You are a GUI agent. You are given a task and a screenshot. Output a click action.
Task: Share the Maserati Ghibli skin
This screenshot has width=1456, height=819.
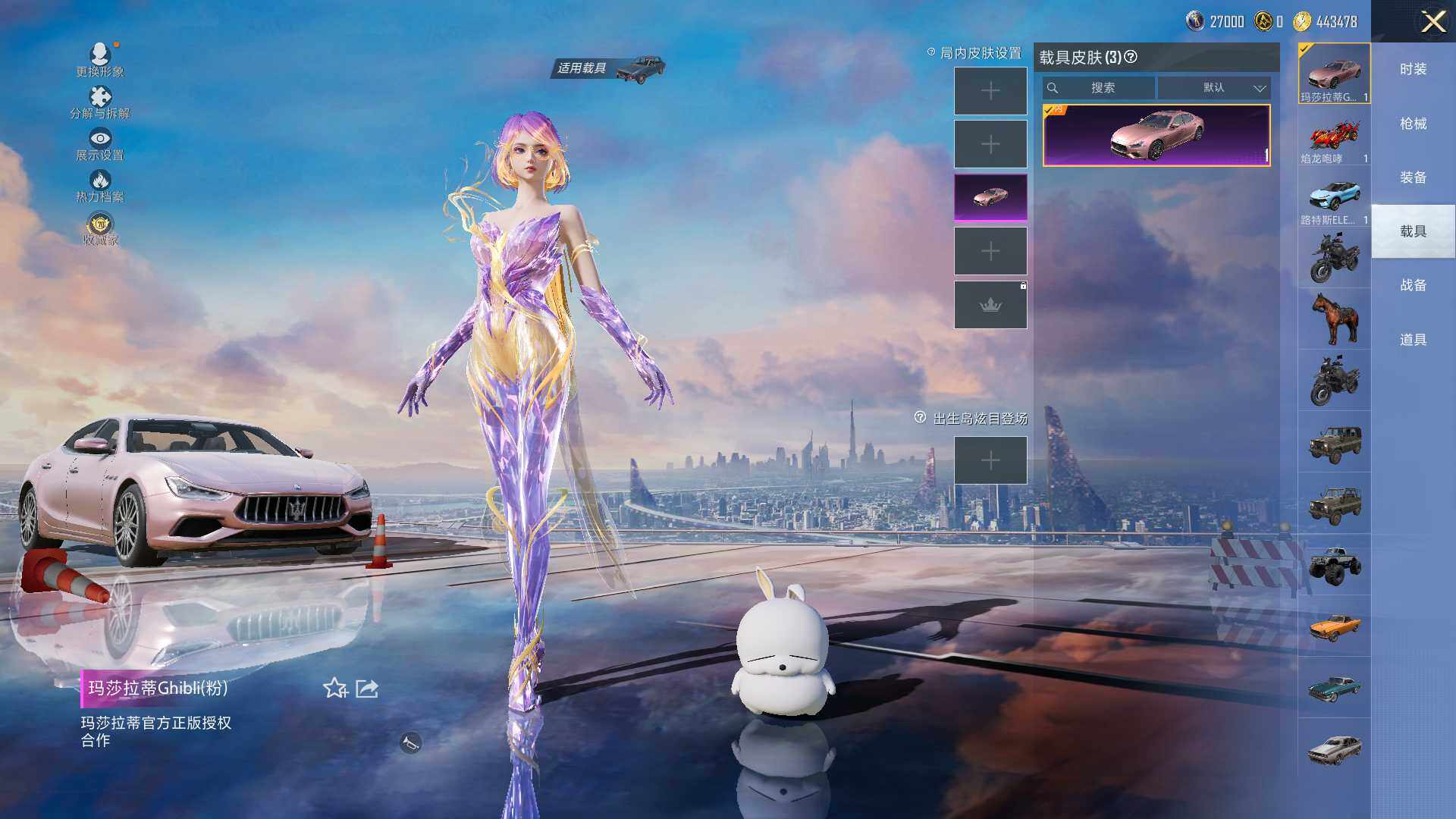pyautogui.click(x=367, y=689)
